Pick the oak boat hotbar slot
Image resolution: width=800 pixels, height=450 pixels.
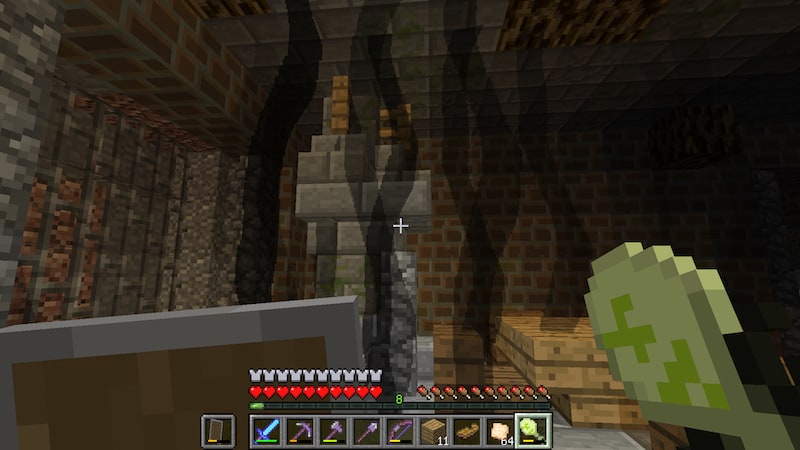tap(465, 431)
